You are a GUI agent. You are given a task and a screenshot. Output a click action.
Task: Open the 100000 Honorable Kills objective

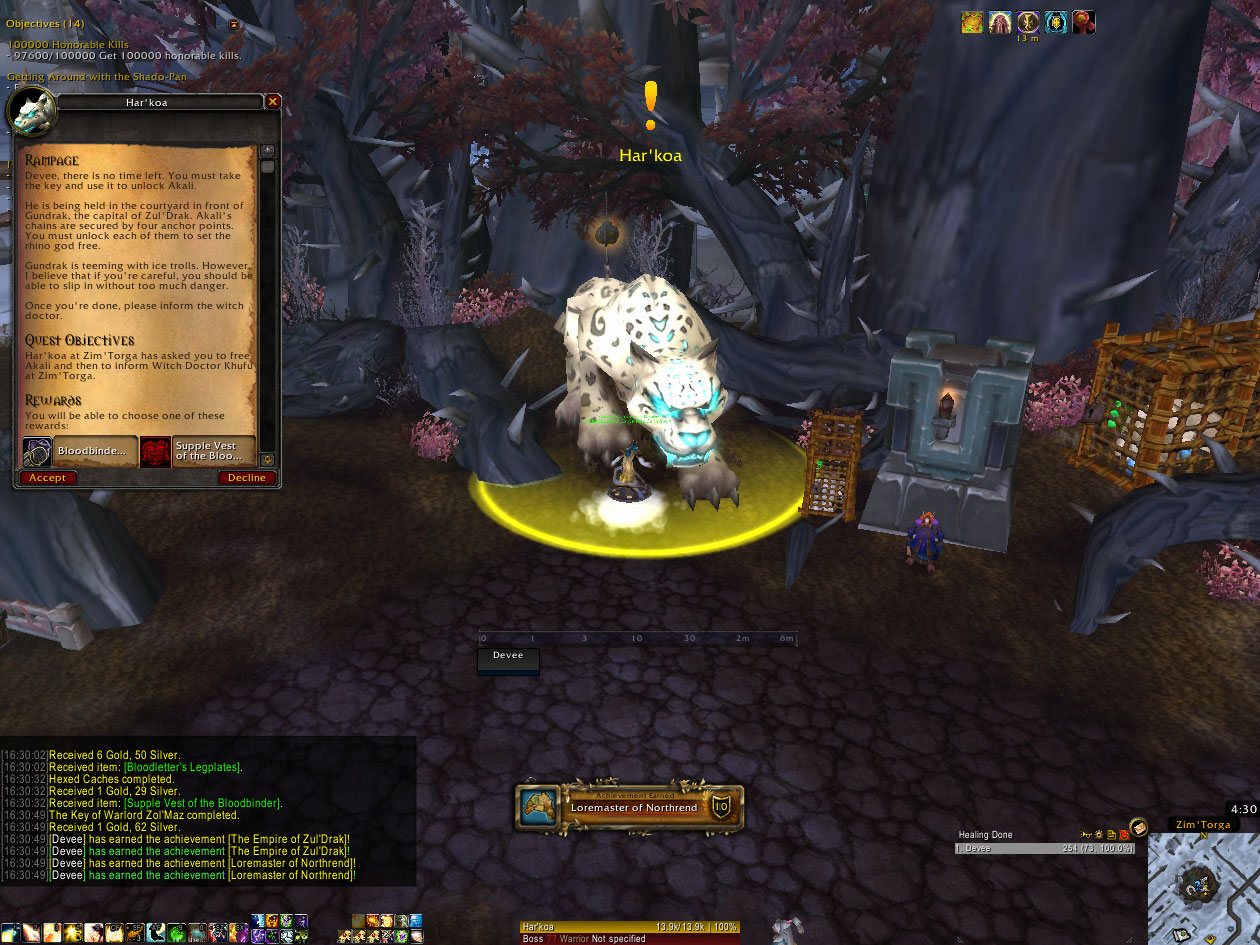point(68,45)
